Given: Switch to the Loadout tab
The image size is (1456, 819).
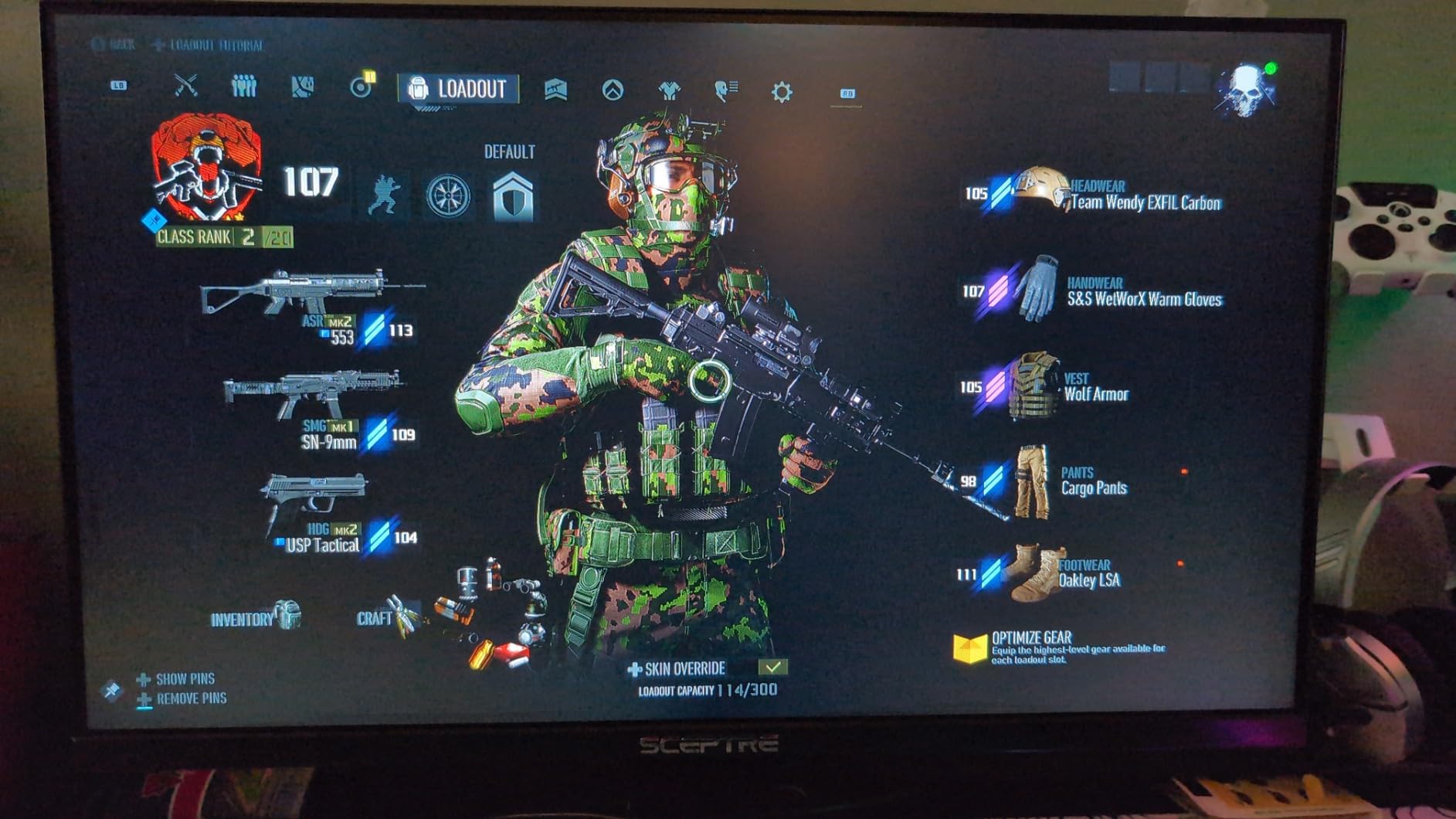Looking at the screenshot, I should 458,89.
